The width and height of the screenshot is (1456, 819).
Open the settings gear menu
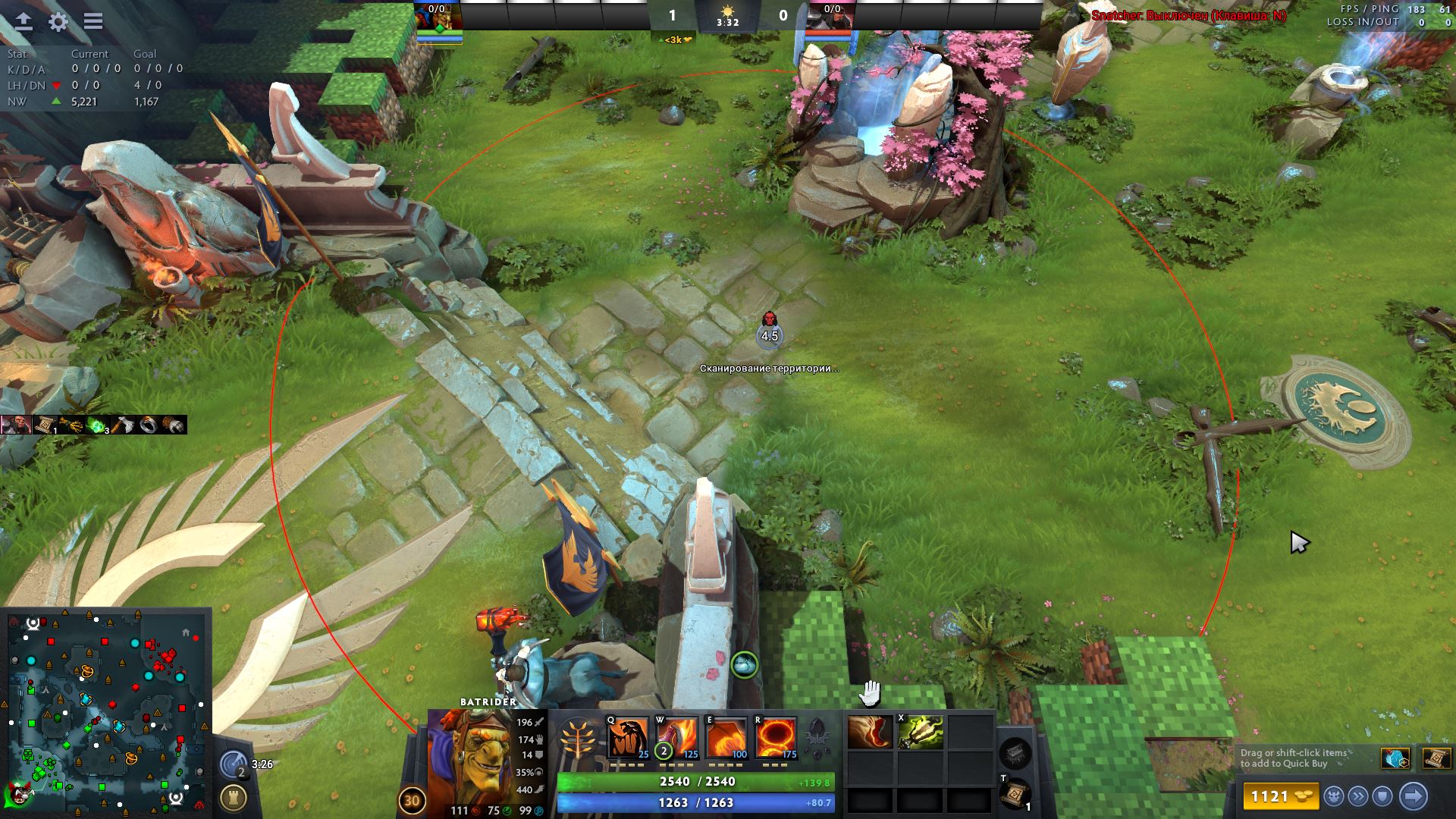point(58,21)
